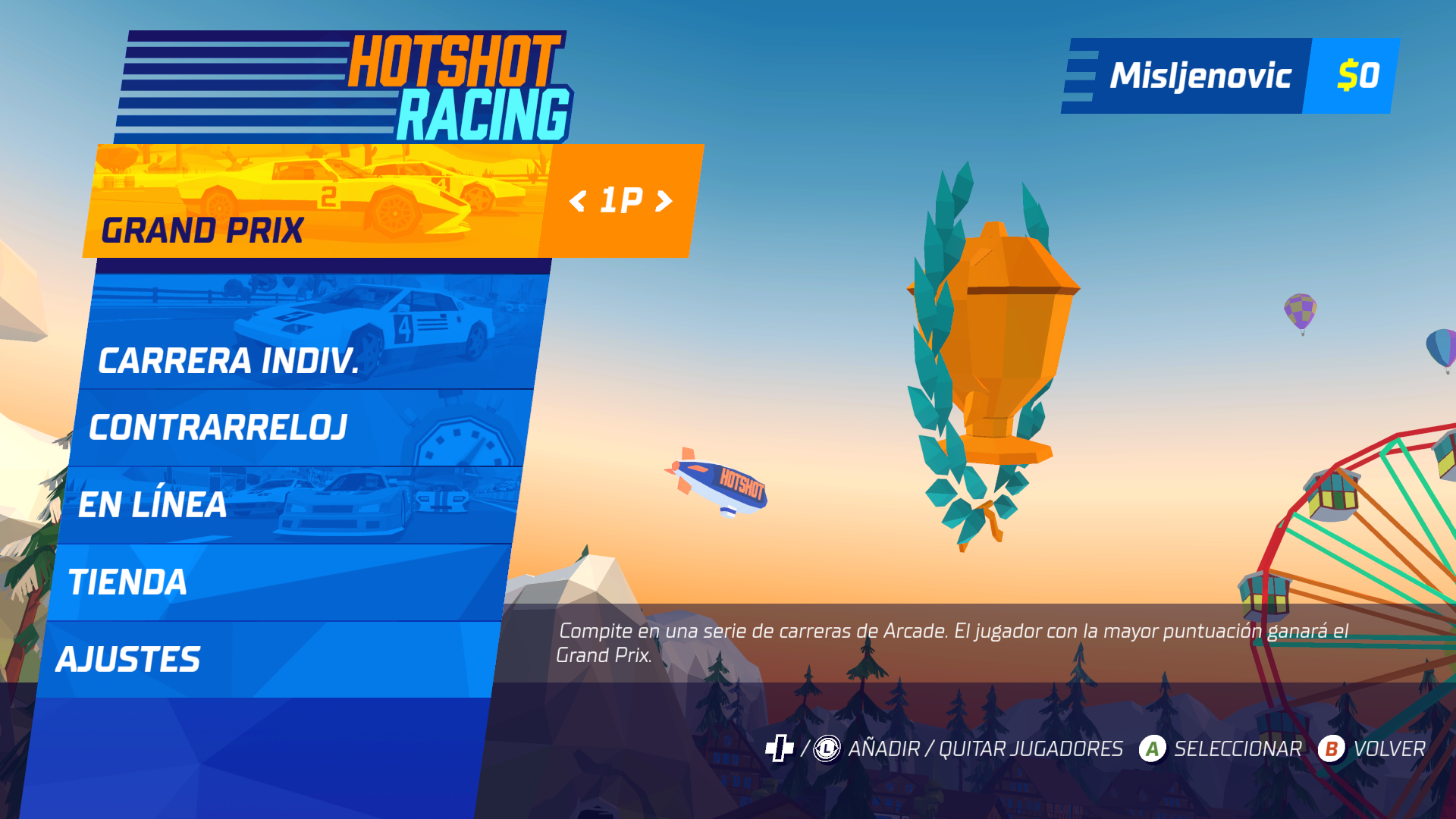The image size is (1456, 819).
Task: Choose the En Línea online mode
Action: click(x=152, y=504)
